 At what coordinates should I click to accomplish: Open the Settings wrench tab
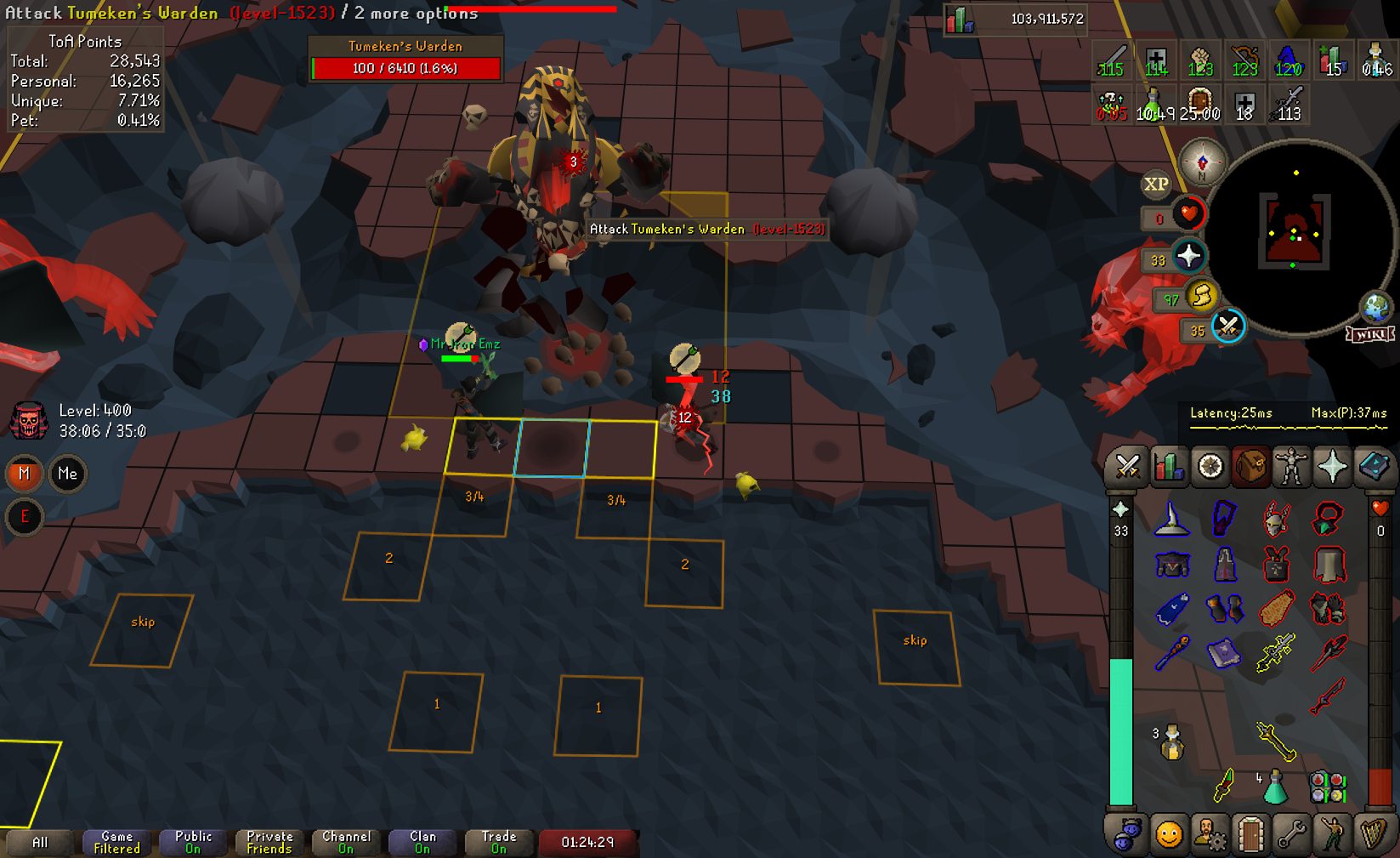tap(1291, 835)
